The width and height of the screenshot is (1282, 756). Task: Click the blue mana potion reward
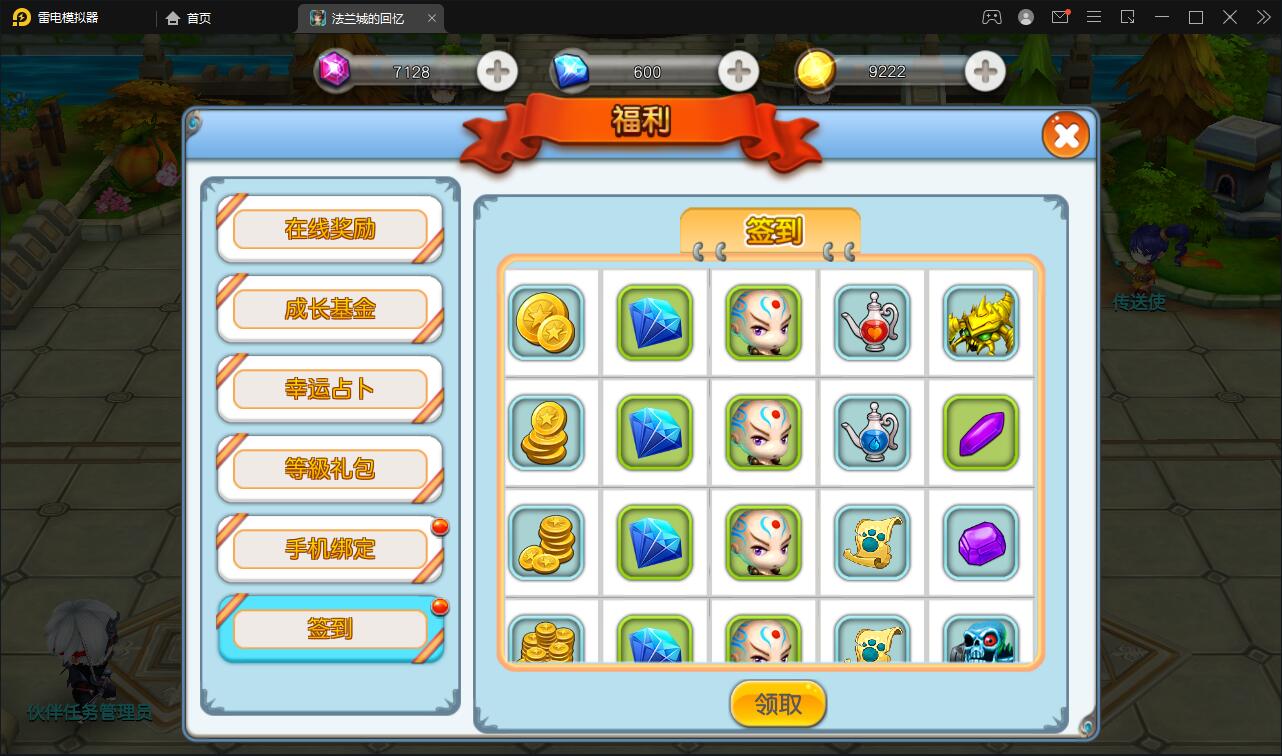coord(872,433)
